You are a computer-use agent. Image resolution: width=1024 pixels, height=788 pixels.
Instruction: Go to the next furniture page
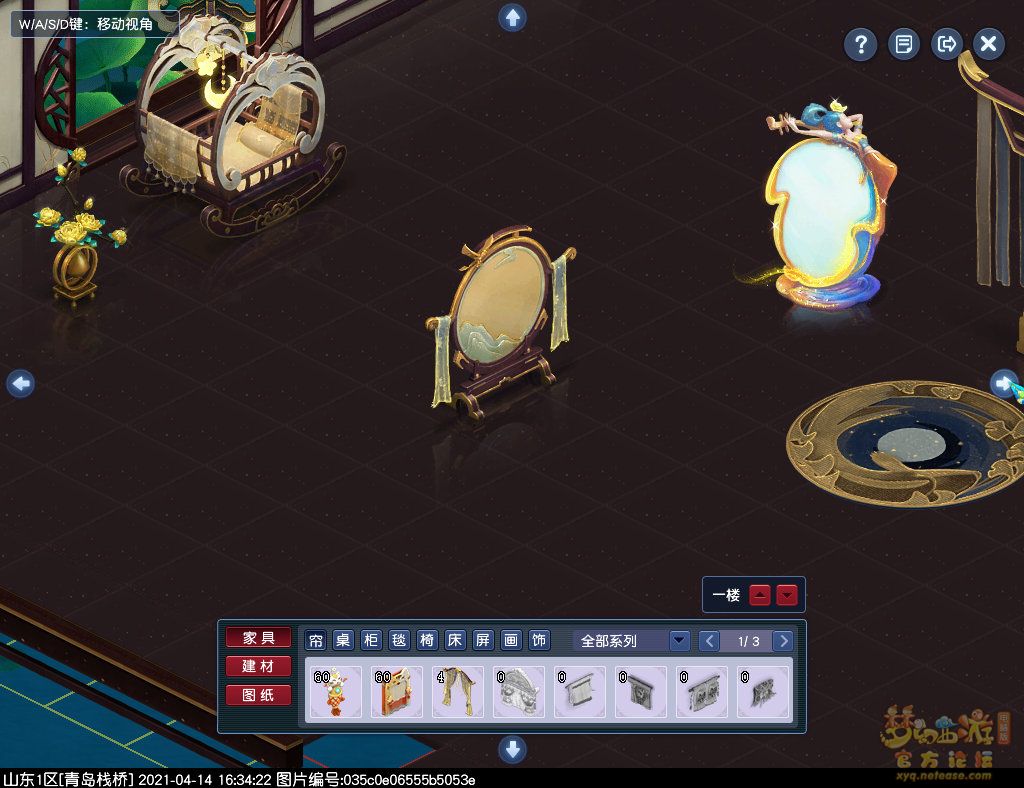(x=784, y=641)
